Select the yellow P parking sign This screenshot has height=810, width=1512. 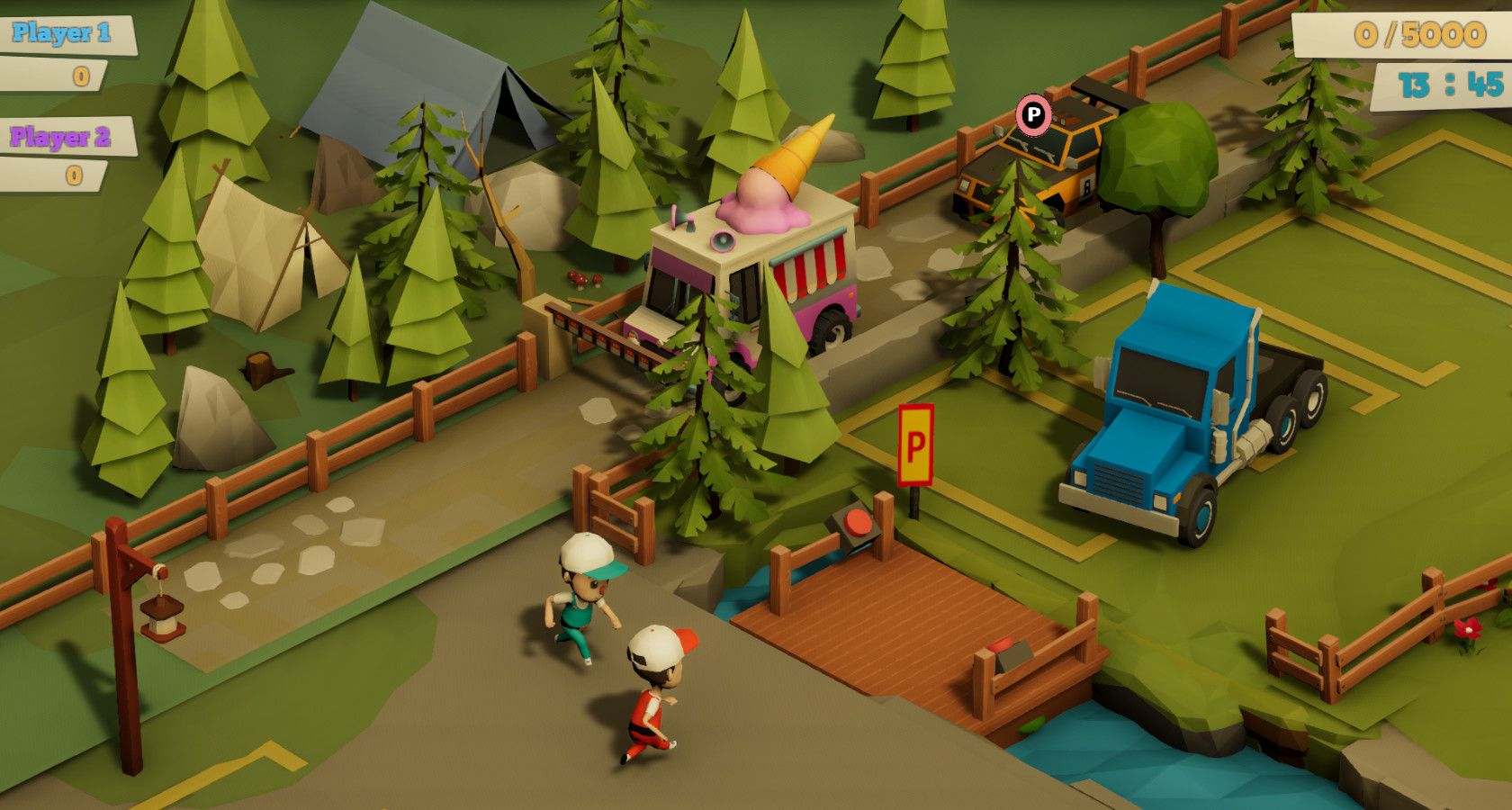916,444
